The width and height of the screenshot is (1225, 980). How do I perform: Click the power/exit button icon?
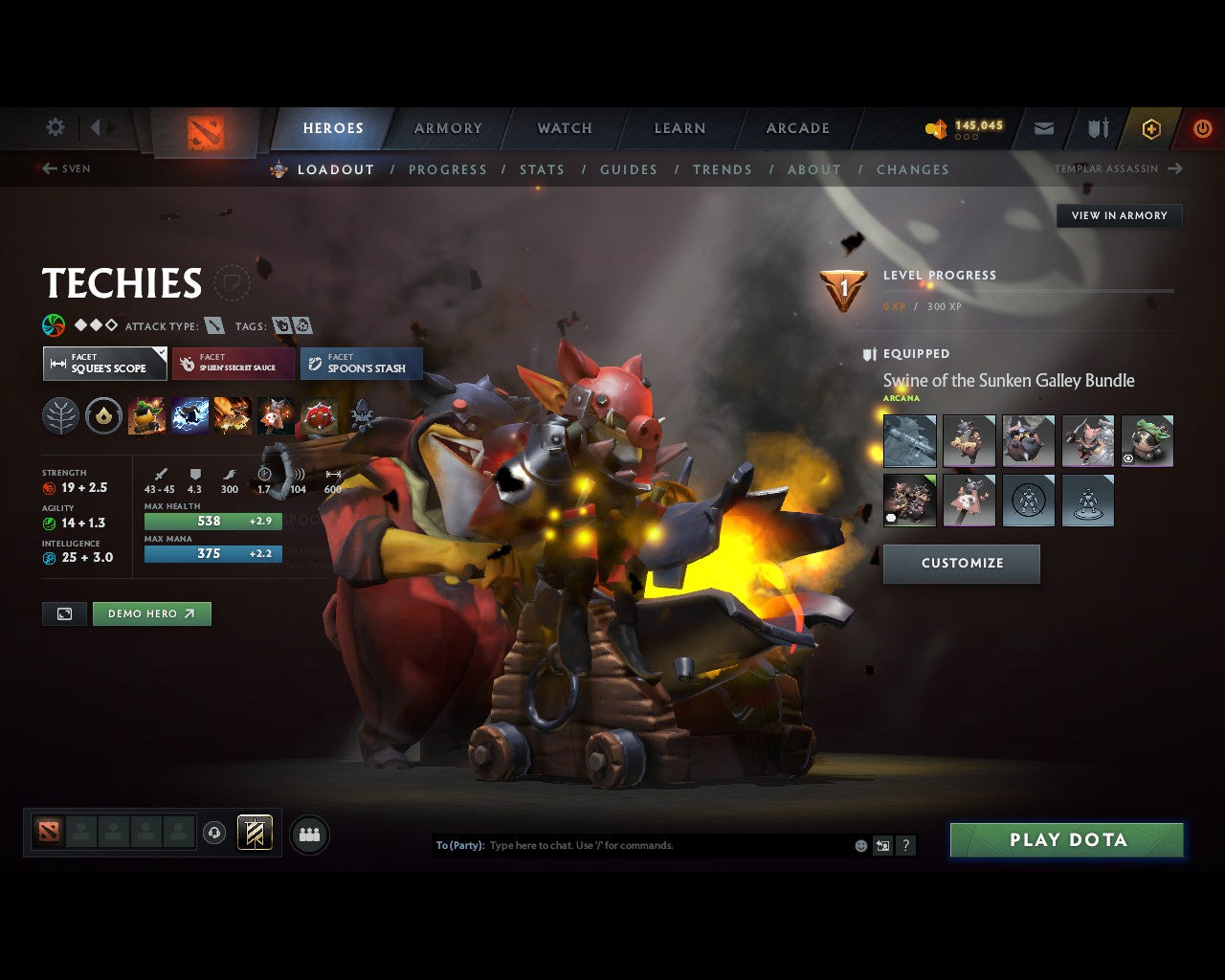pos(1202,128)
